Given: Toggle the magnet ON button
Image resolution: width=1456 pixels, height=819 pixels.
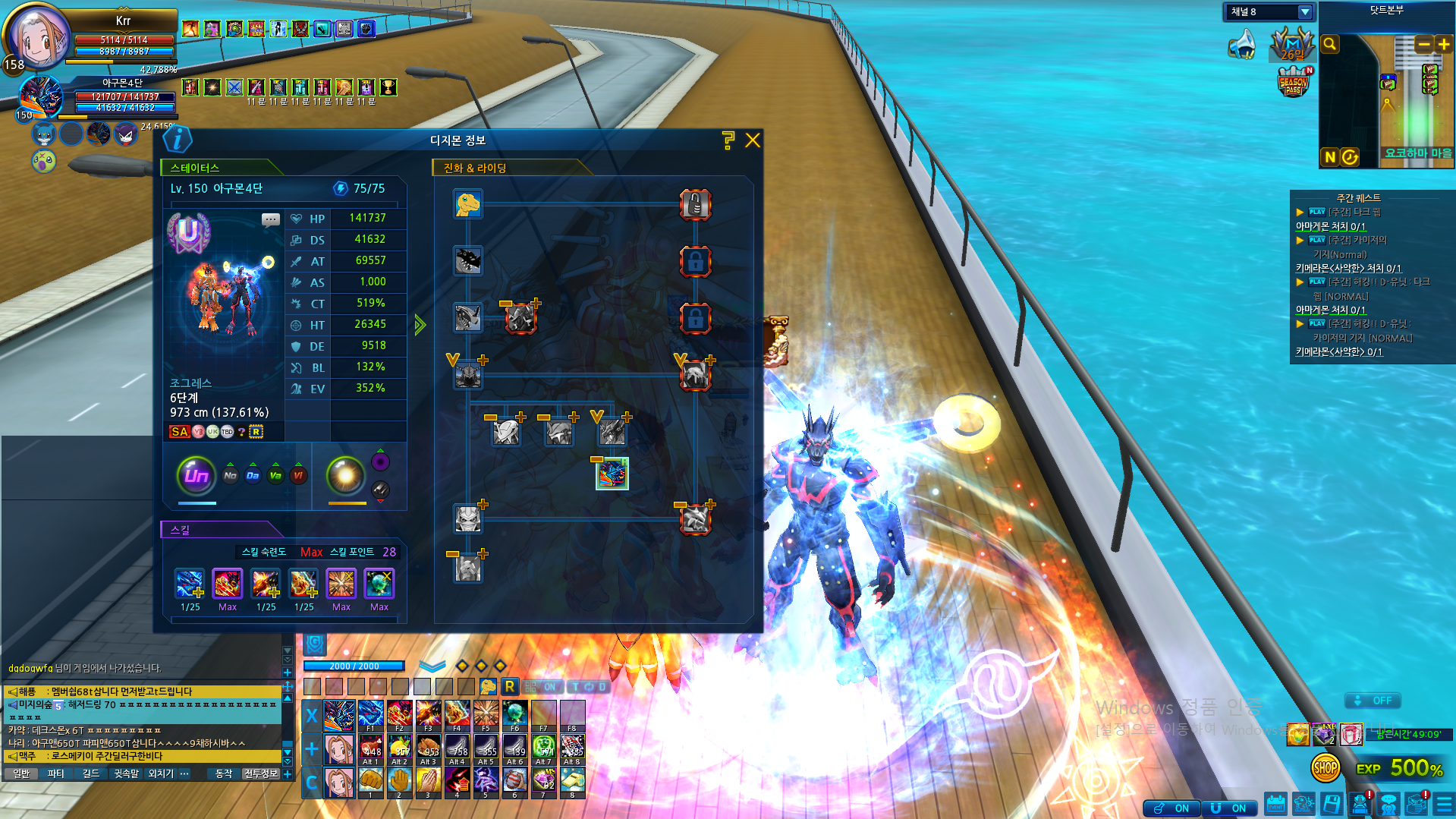Looking at the screenshot, I should (1231, 808).
